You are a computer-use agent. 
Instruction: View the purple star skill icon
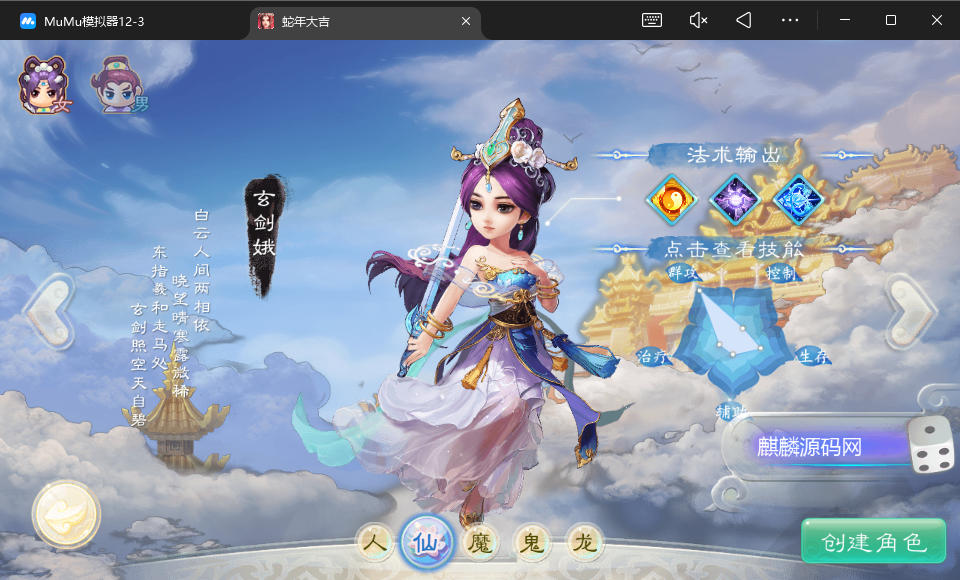[x=733, y=198]
